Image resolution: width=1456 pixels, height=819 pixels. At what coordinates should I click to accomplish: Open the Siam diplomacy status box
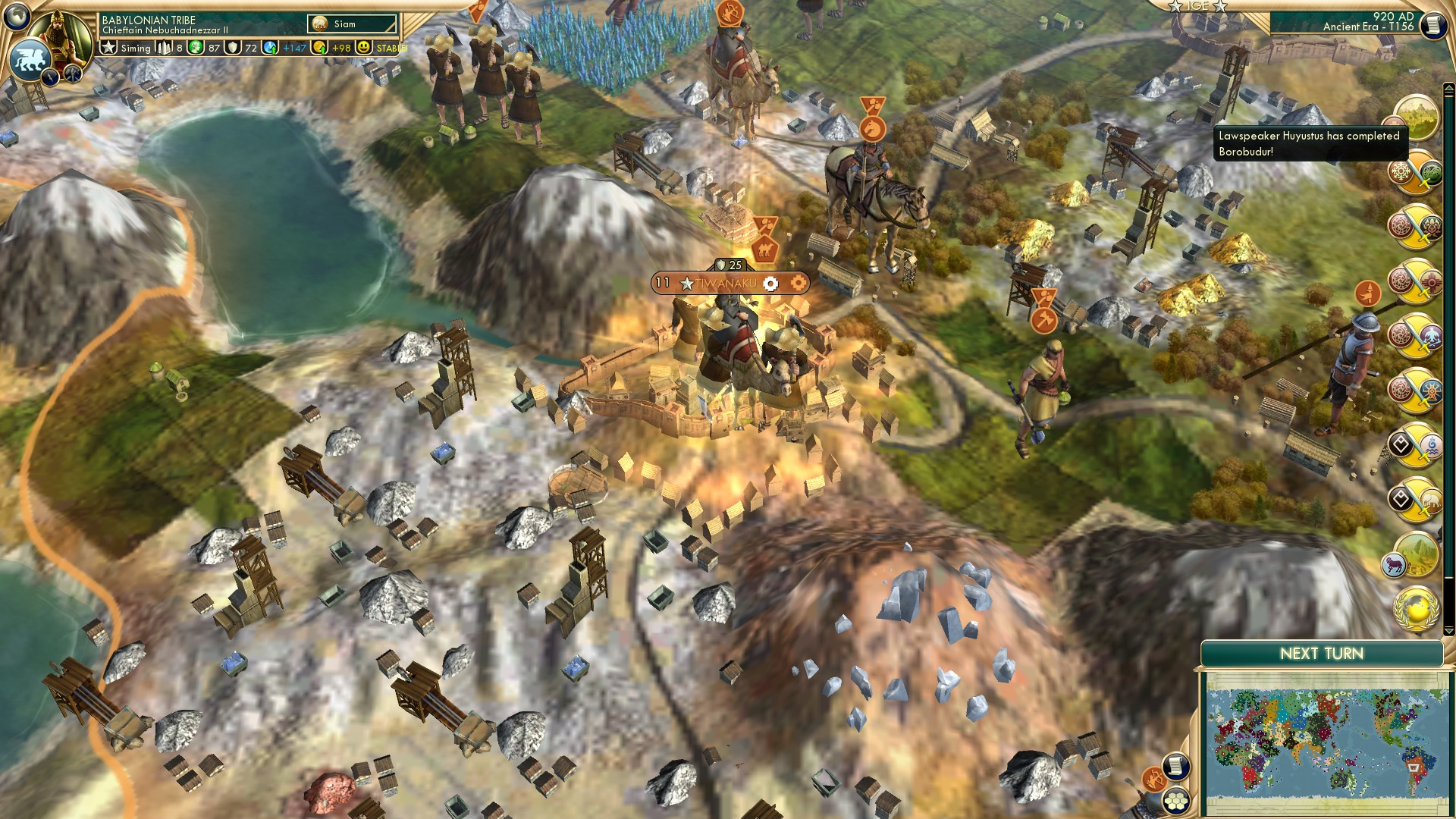[x=353, y=24]
